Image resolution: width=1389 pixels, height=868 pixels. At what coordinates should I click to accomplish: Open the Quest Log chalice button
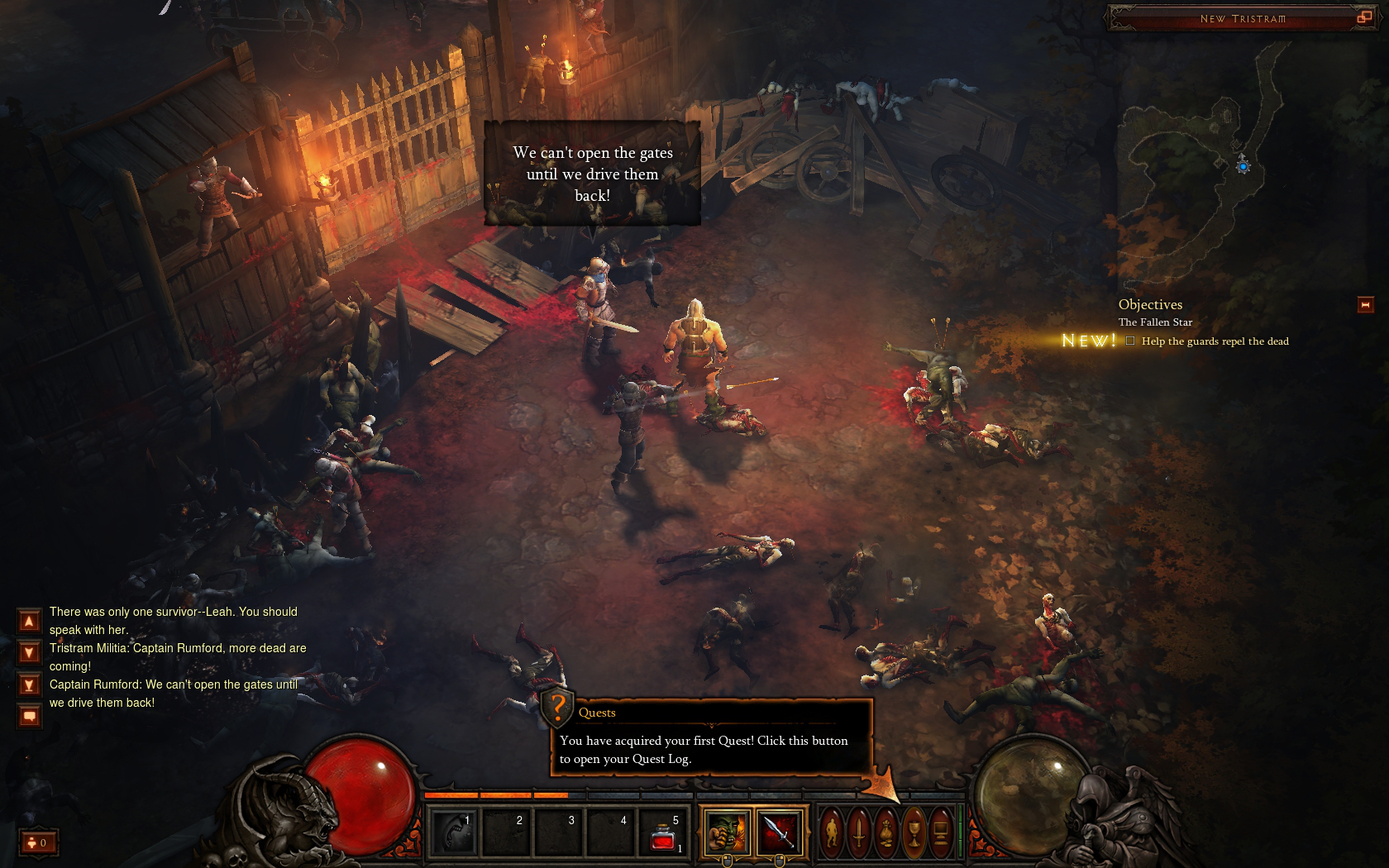pos(914,832)
